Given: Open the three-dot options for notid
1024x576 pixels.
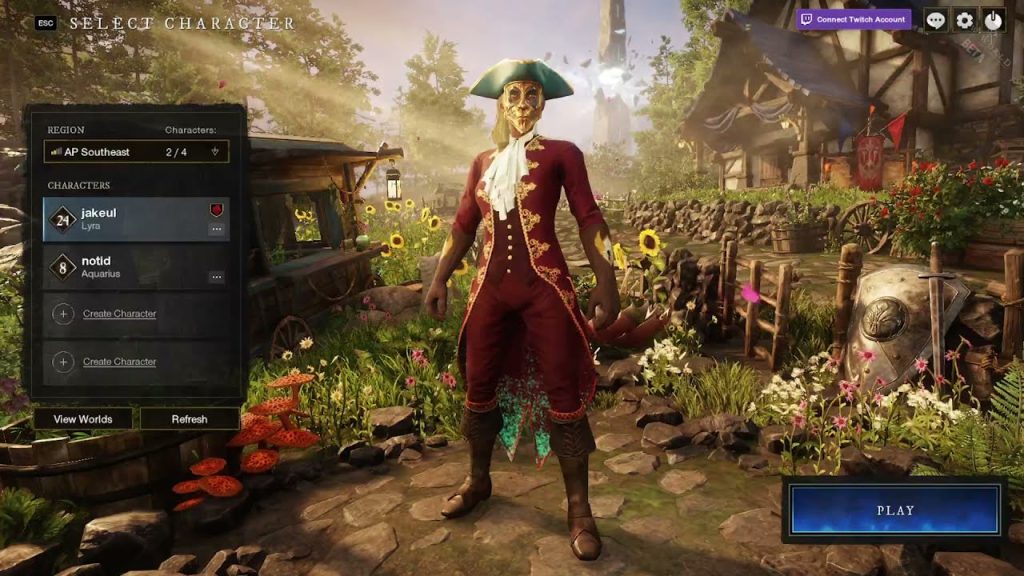Looking at the screenshot, I should click(216, 277).
